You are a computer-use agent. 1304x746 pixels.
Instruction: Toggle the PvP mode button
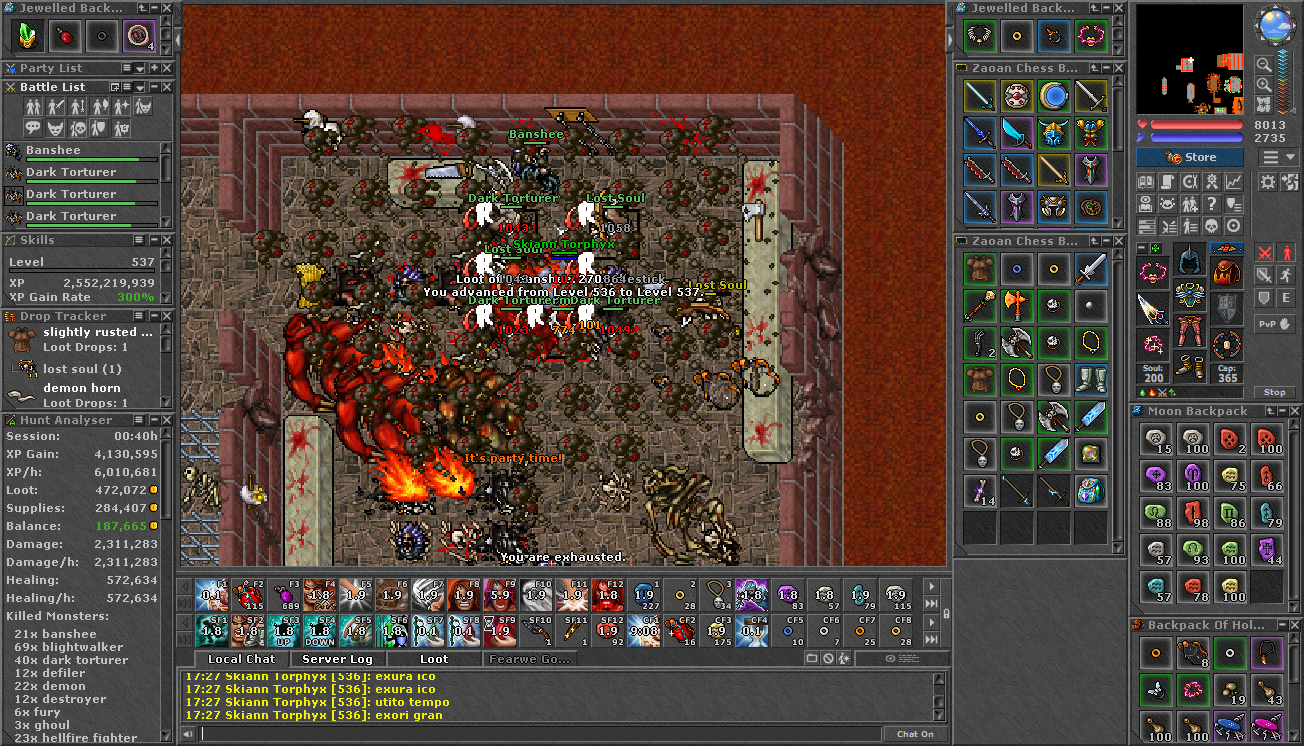click(x=1274, y=323)
